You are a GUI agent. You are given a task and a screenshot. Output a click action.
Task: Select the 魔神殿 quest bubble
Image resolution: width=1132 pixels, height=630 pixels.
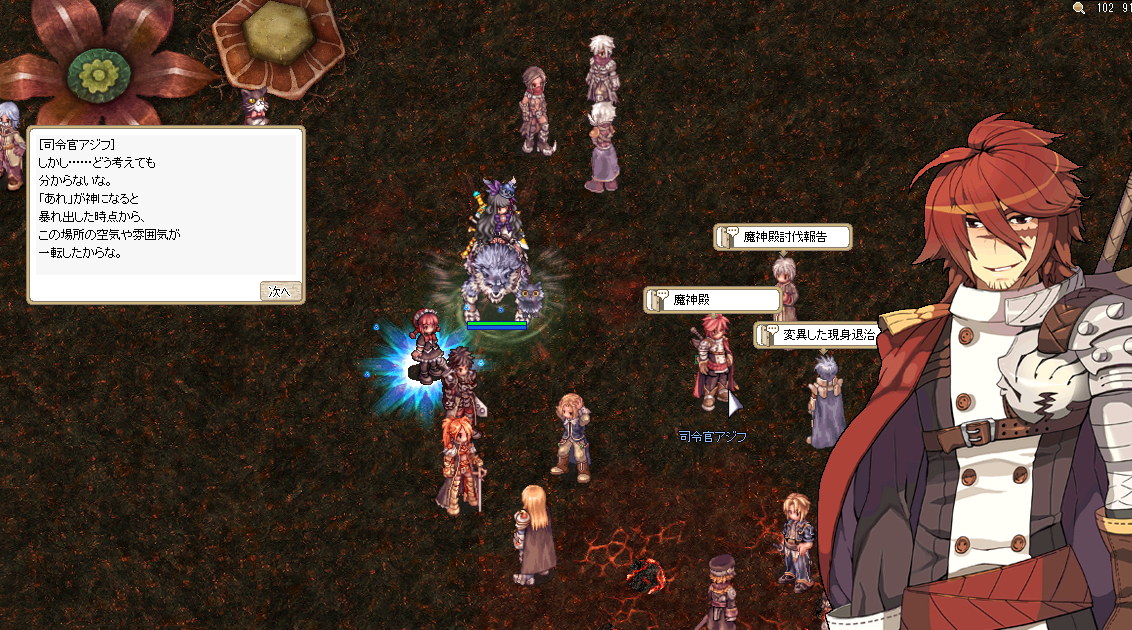coord(712,300)
